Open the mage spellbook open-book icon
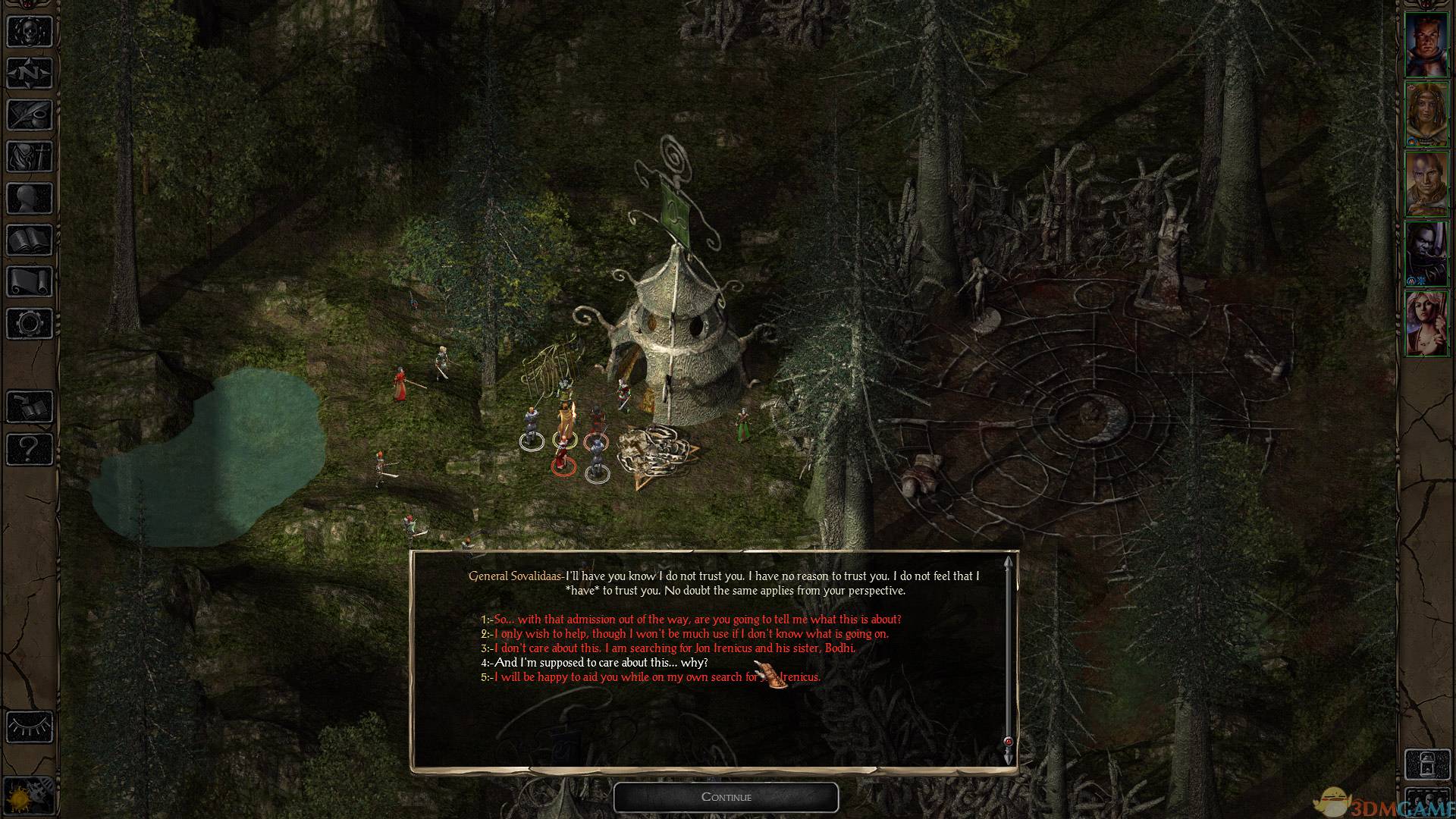Image resolution: width=1456 pixels, height=819 pixels. (x=30, y=241)
